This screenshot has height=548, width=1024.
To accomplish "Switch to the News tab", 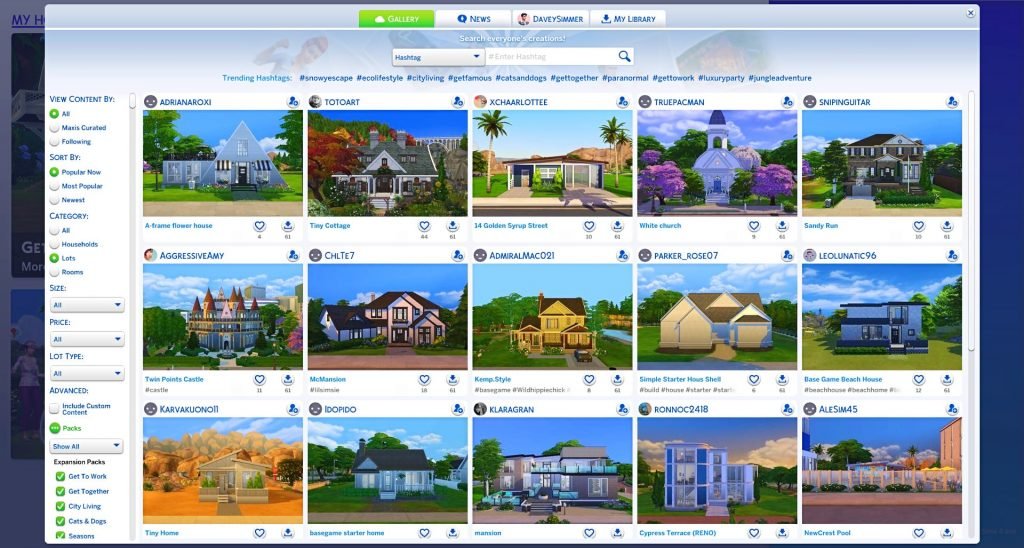I will tap(474, 19).
